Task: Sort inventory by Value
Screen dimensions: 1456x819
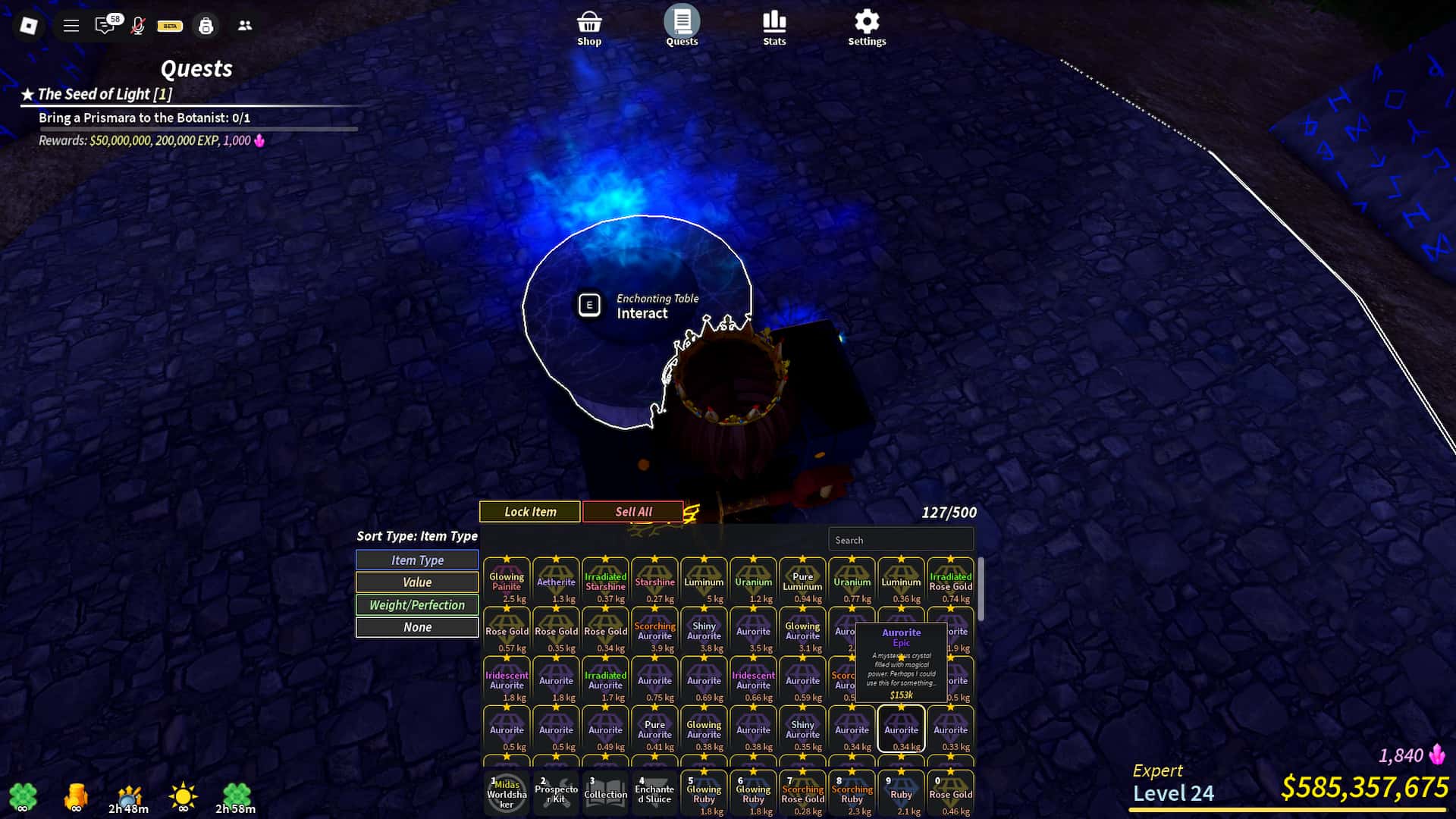Action: [x=417, y=582]
